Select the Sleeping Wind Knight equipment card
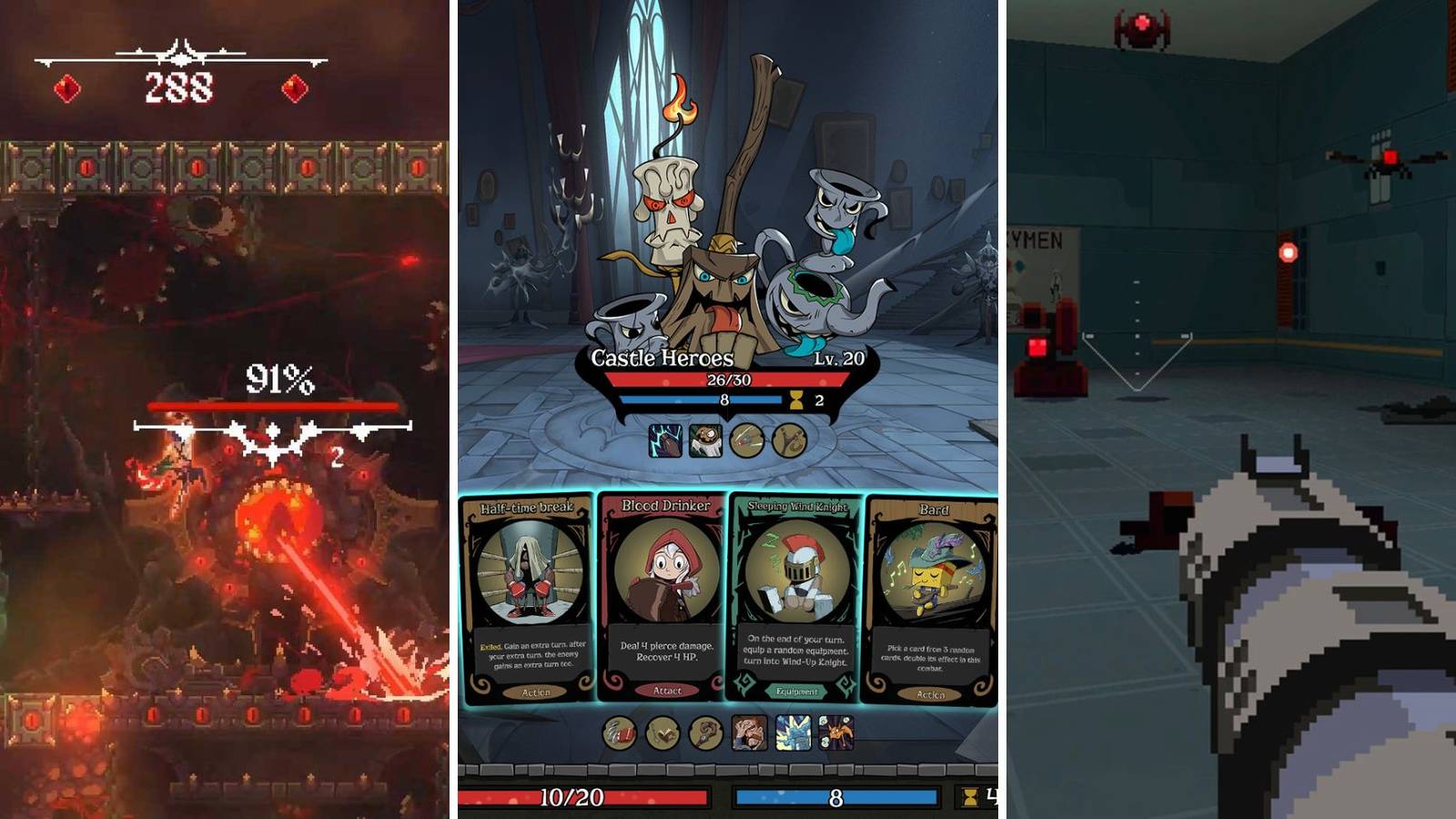Image resolution: width=1456 pixels, height=819 pixels. pyautogui.click(x=796, y=591)
